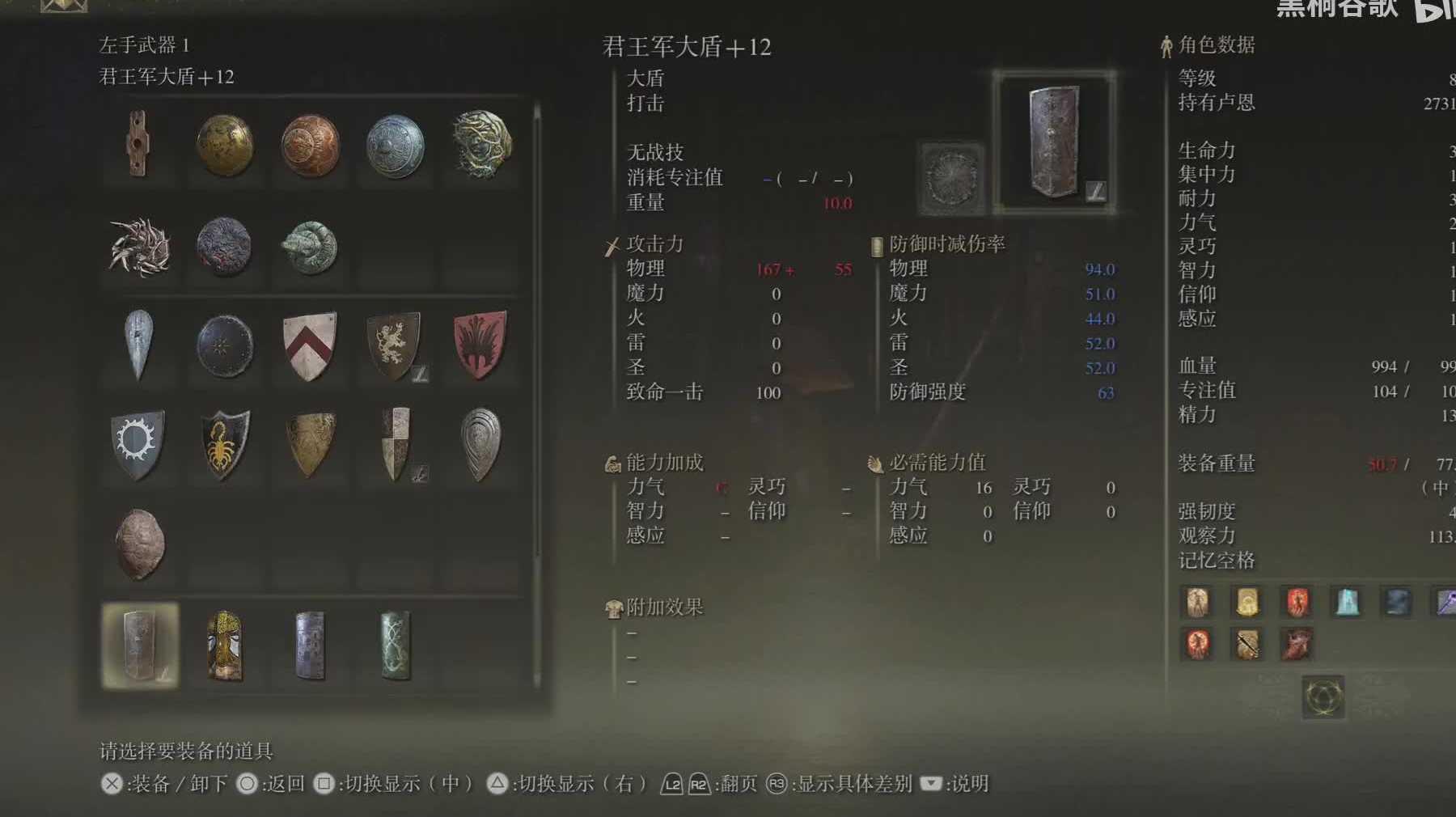1456x817 pixels.
Task: Select the ash of war slot icon
Action: (x=950, y=178)
